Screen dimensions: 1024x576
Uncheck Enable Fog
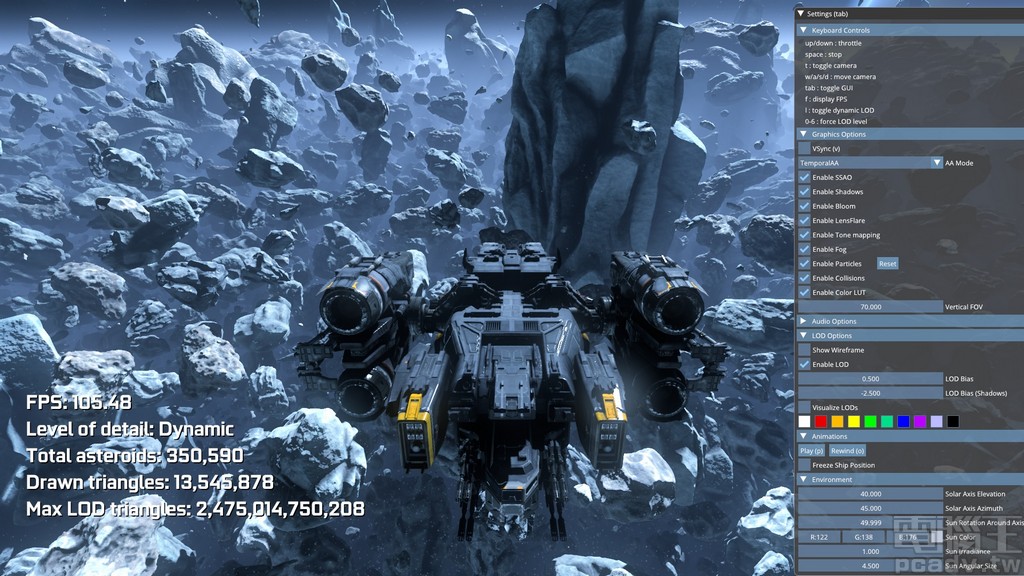805,249
